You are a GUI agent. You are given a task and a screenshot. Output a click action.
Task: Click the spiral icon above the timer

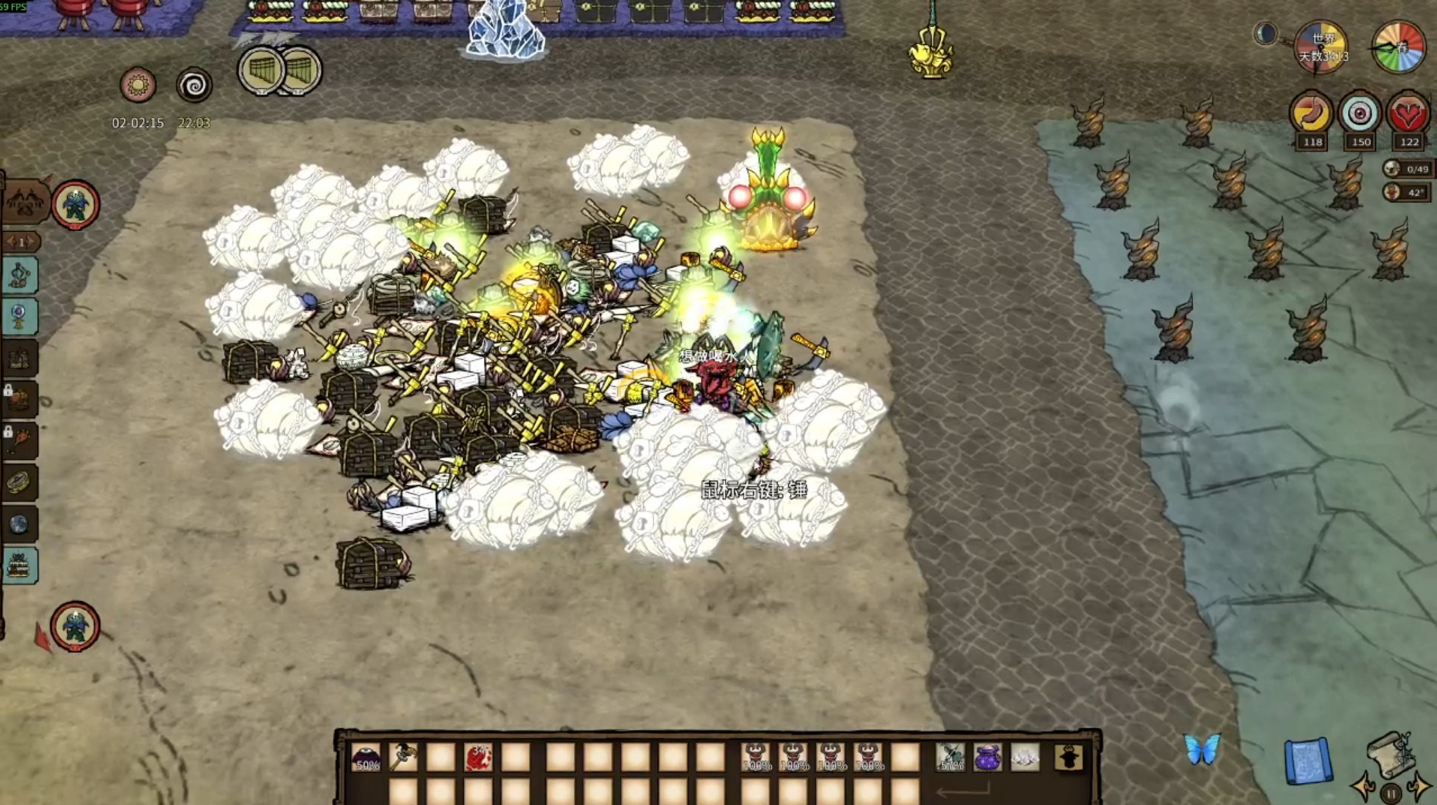(194, 85)
